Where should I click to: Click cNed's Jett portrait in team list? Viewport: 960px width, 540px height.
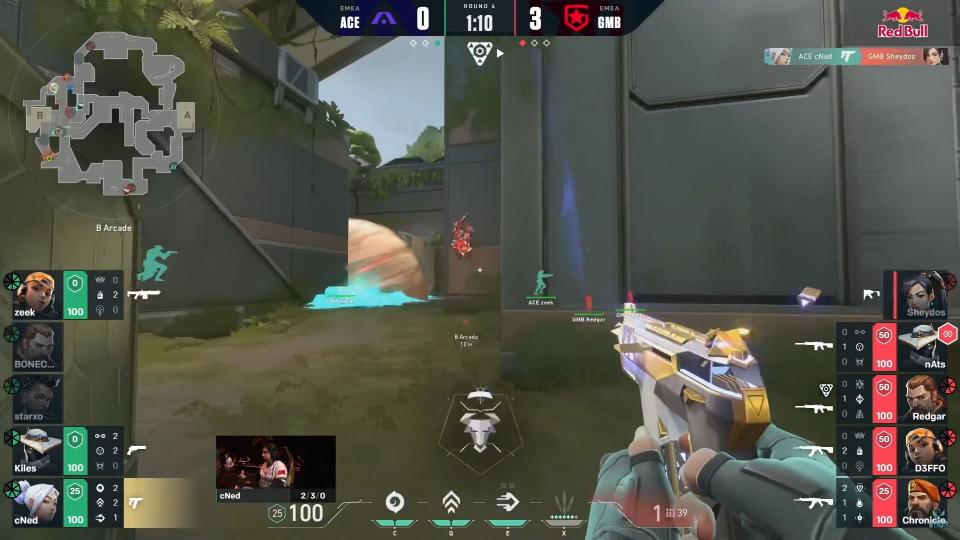pyautogui.click(x=38, y=502)
